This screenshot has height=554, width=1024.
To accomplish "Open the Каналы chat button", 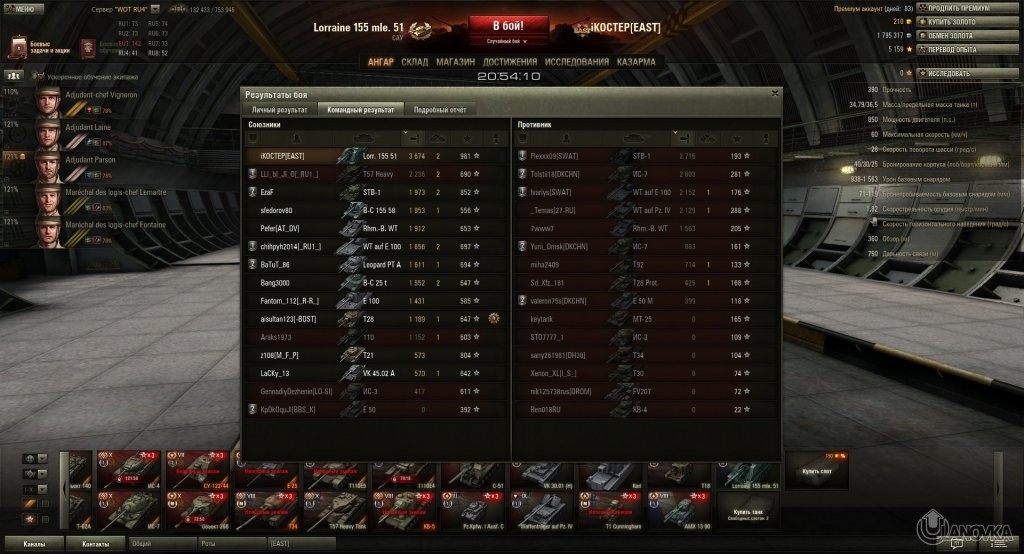I will point(34,543).
